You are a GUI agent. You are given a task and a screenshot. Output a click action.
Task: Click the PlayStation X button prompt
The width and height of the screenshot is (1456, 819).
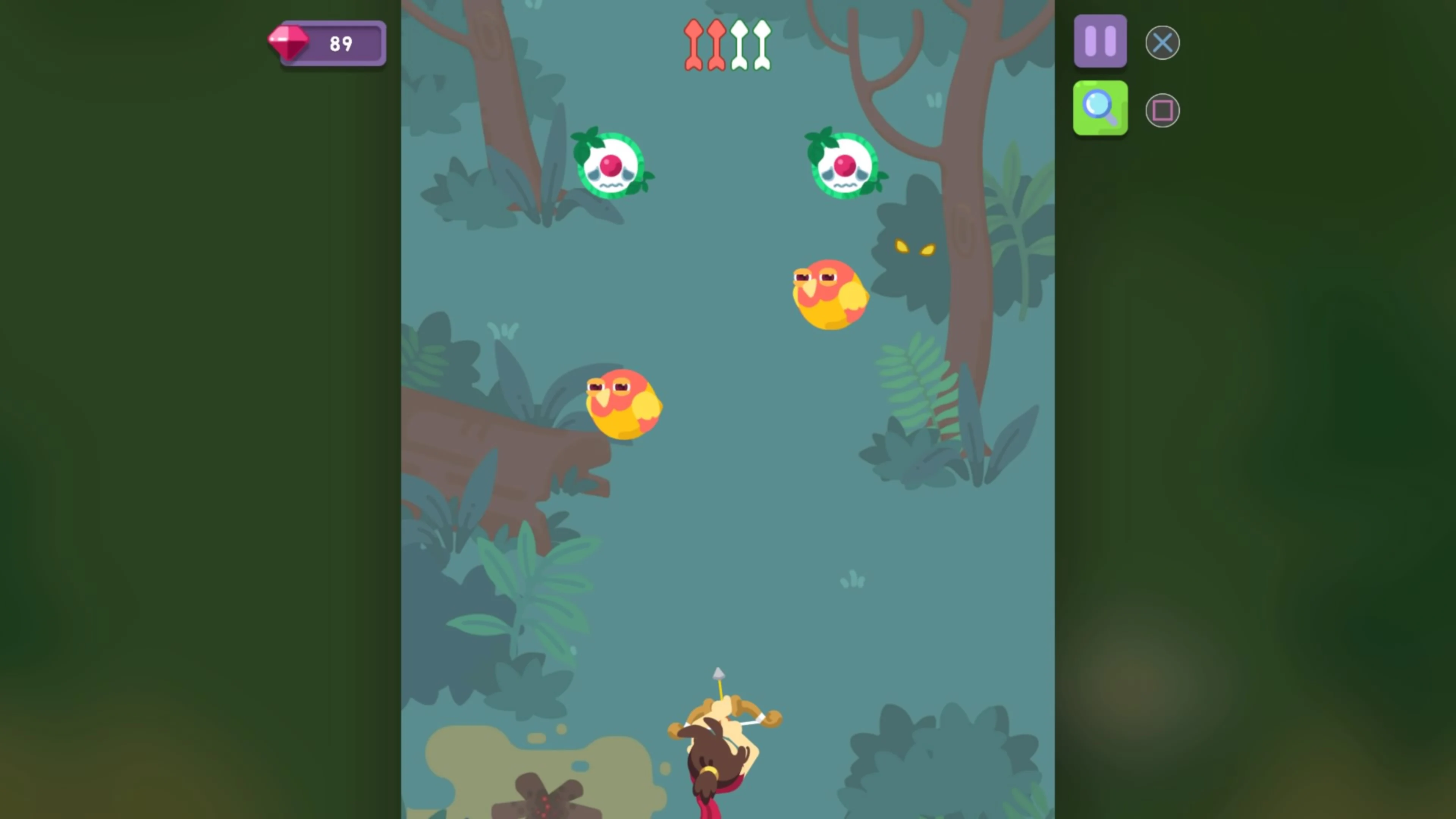point(1162,42)
